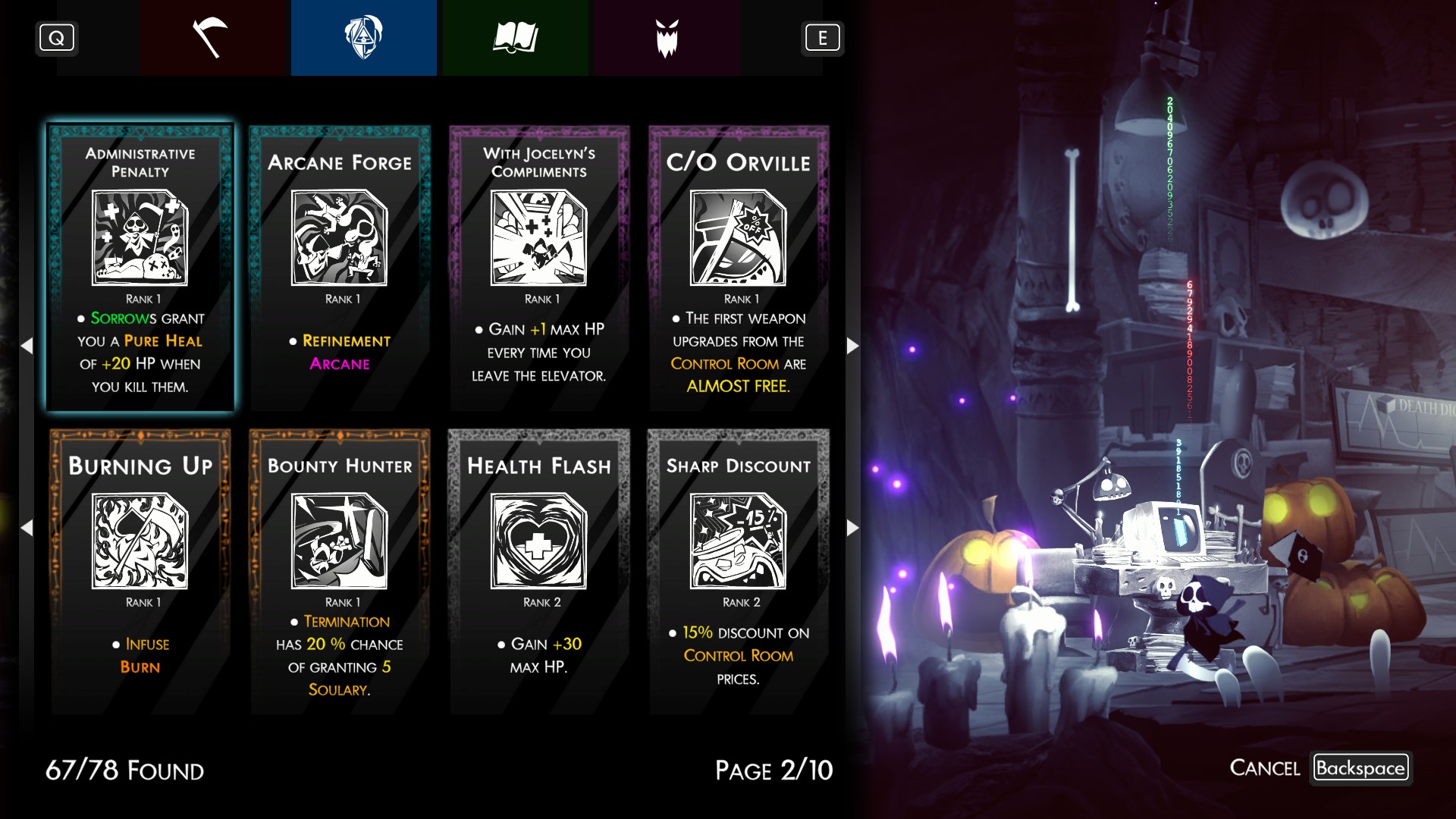The width and height of the screenshot is (1456, 819).
Task: Go to the next page with upper right arrow
Action: pyautogui.click(x=852, y=346)
